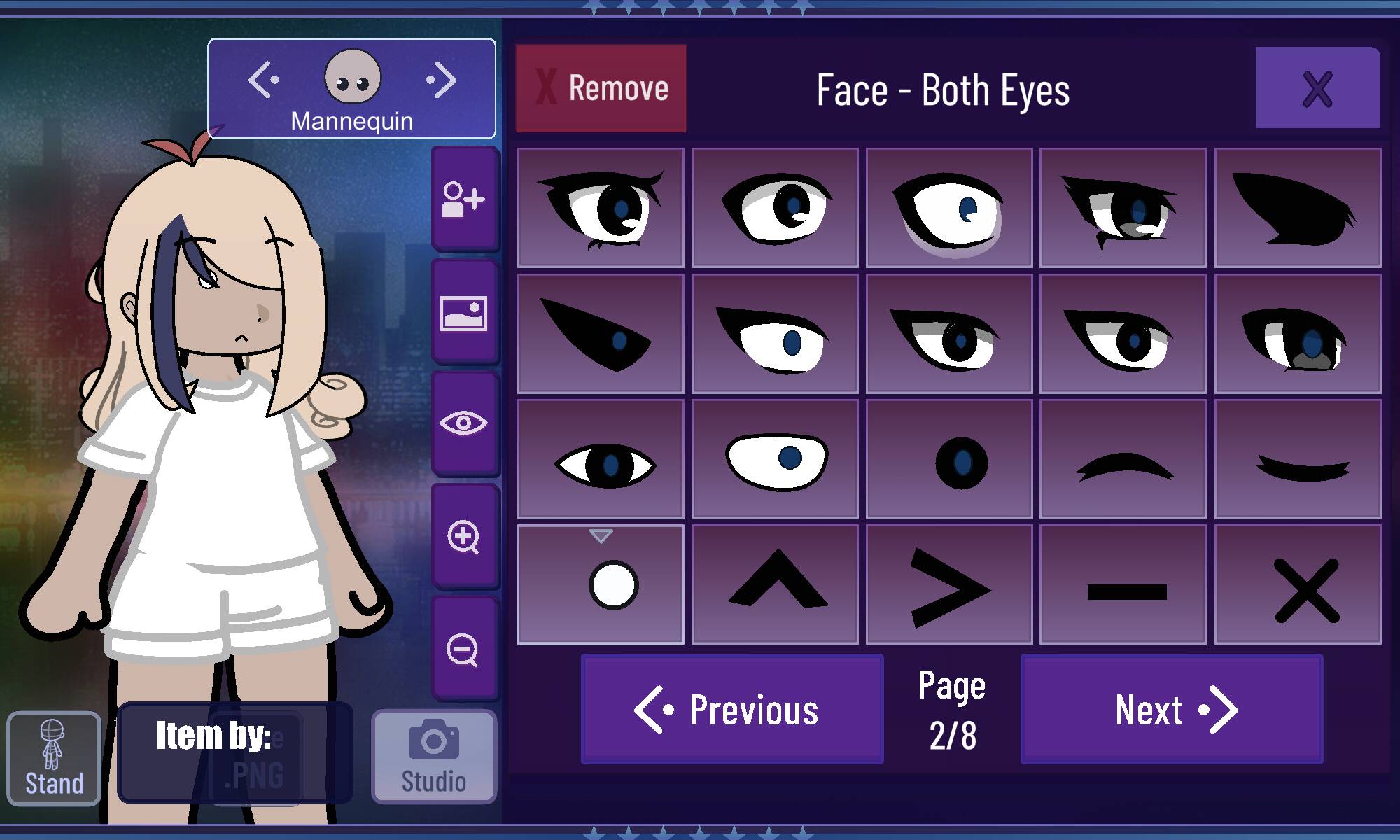Open the Studio camera mode
Viewport: 1400px width, 840px height.
pyautogui.click(x=434, y=757)
